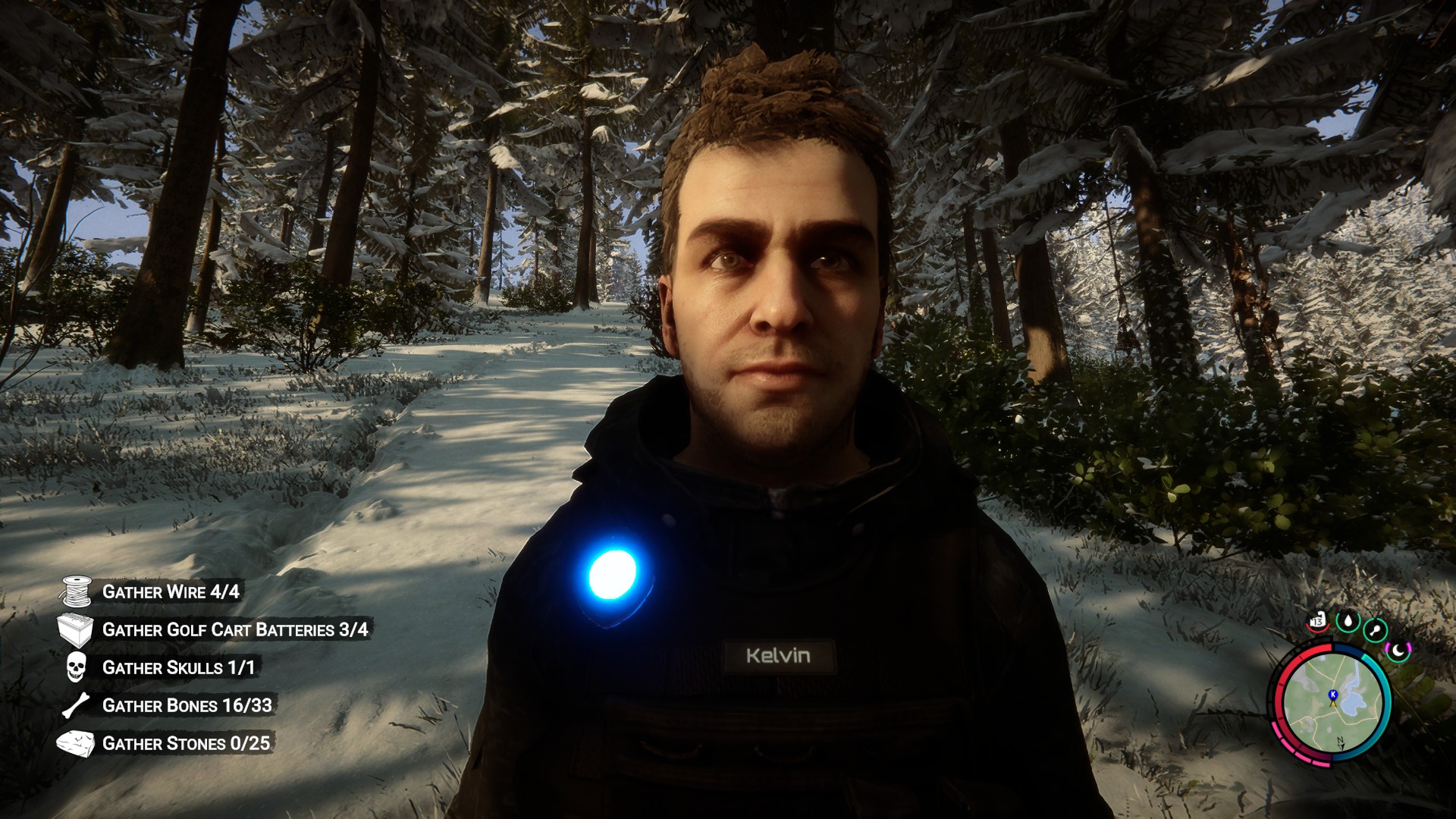Click the Gather Skulls objective entry

coord(178,667)
